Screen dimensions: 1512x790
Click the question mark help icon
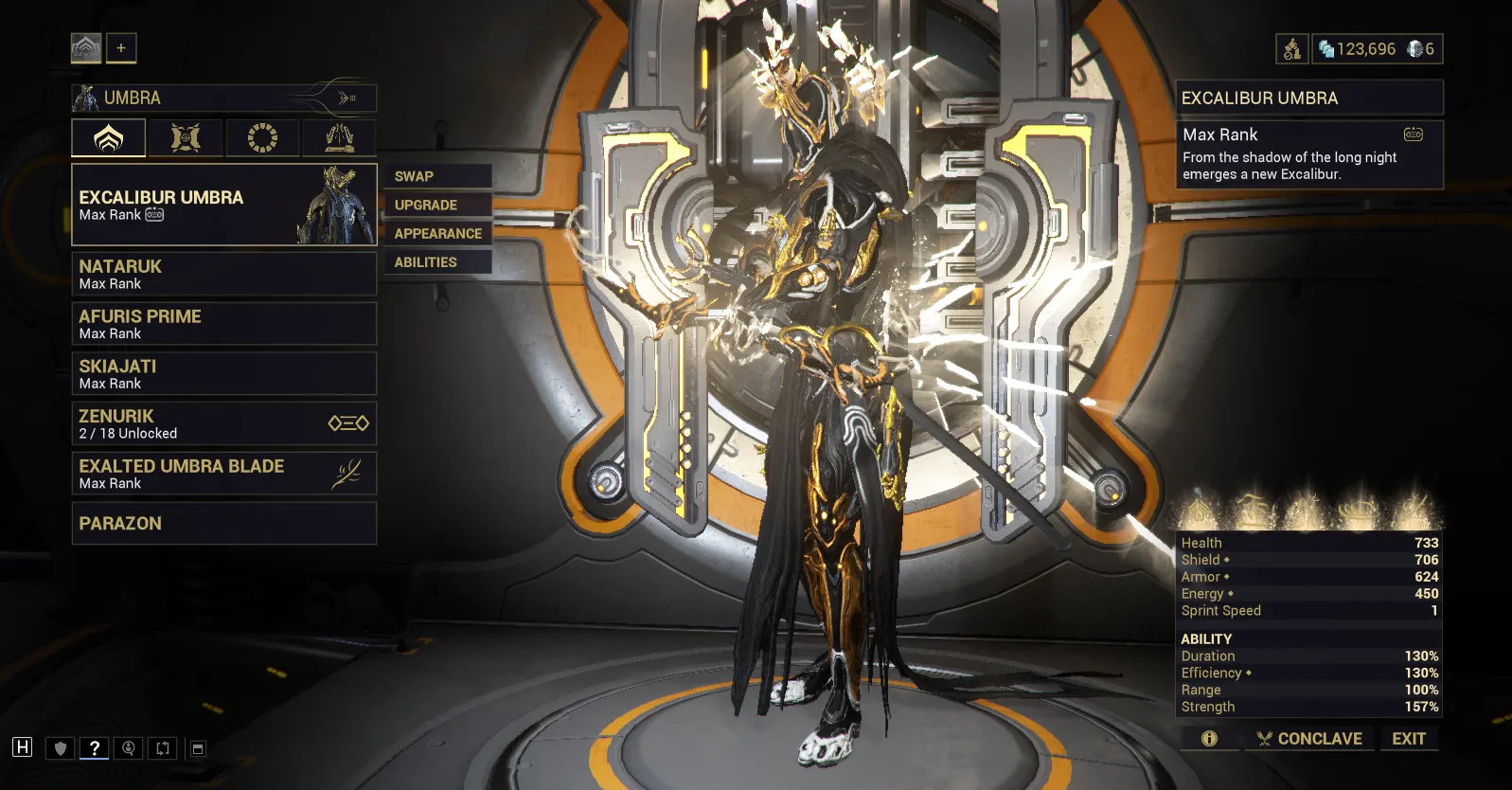pyautogui.click(x=94, y=748)
